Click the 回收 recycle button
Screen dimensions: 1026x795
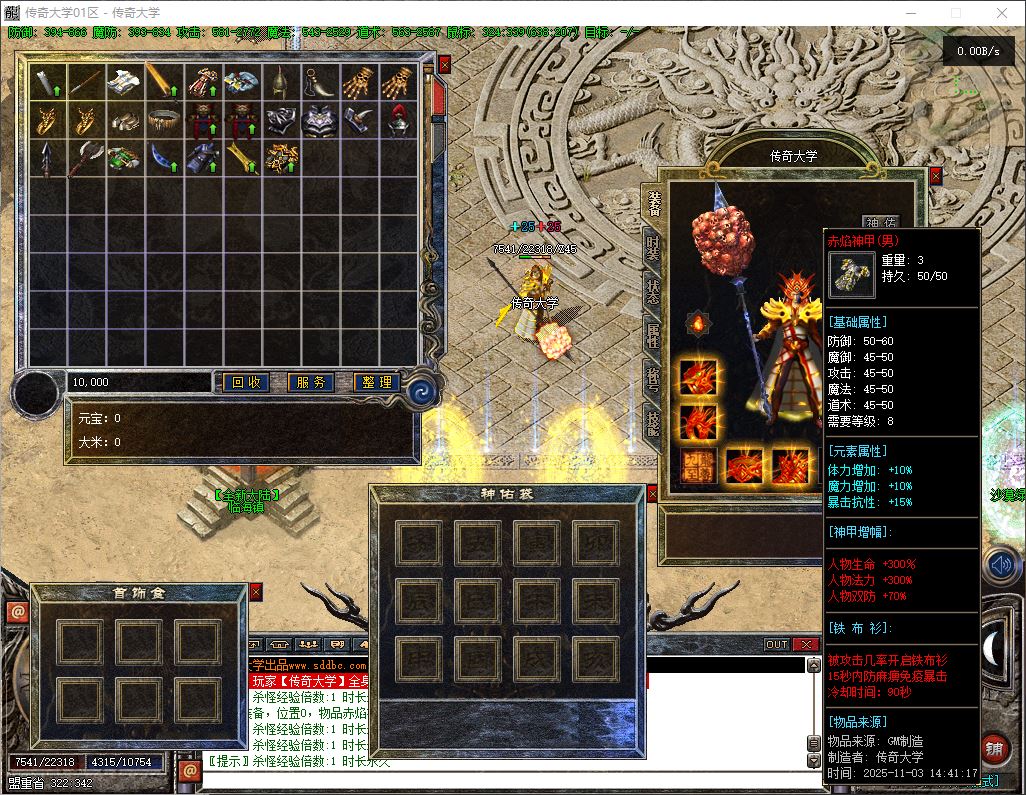coord(245,382)
